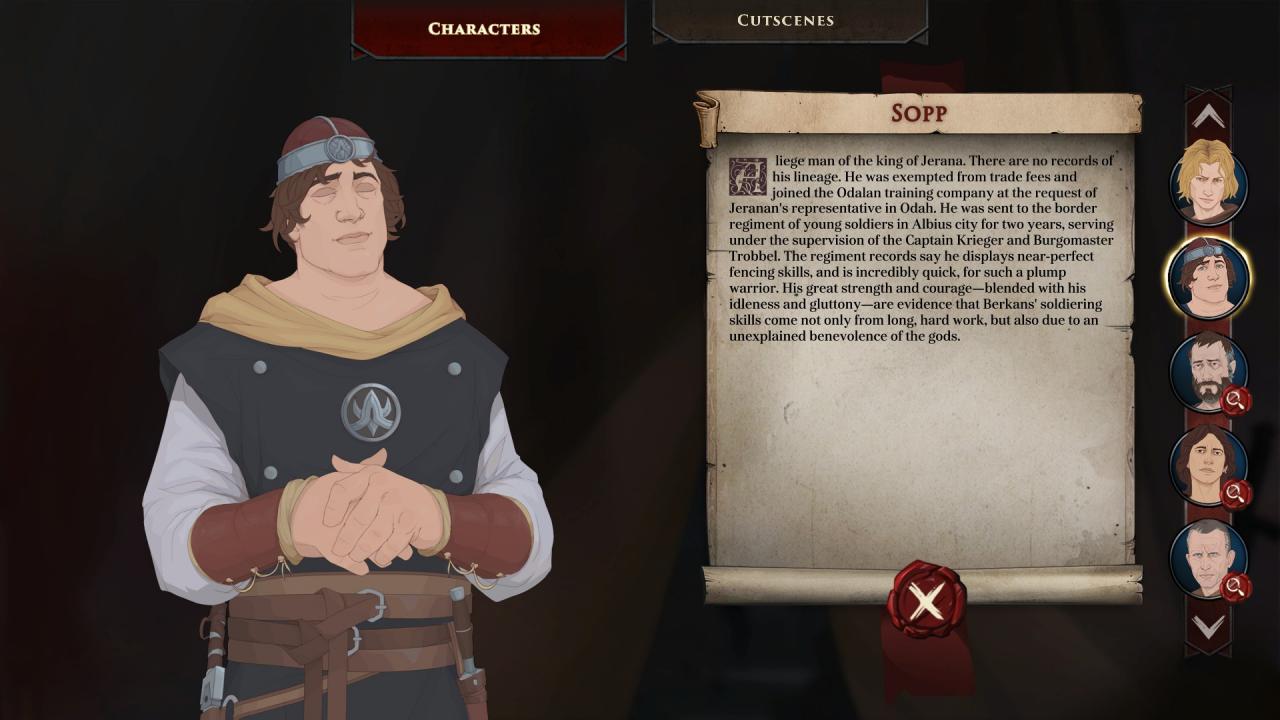Viewport: 1280px width, 720px height.
Task: Close the gallery with the red wax seal
Action: 926,600
